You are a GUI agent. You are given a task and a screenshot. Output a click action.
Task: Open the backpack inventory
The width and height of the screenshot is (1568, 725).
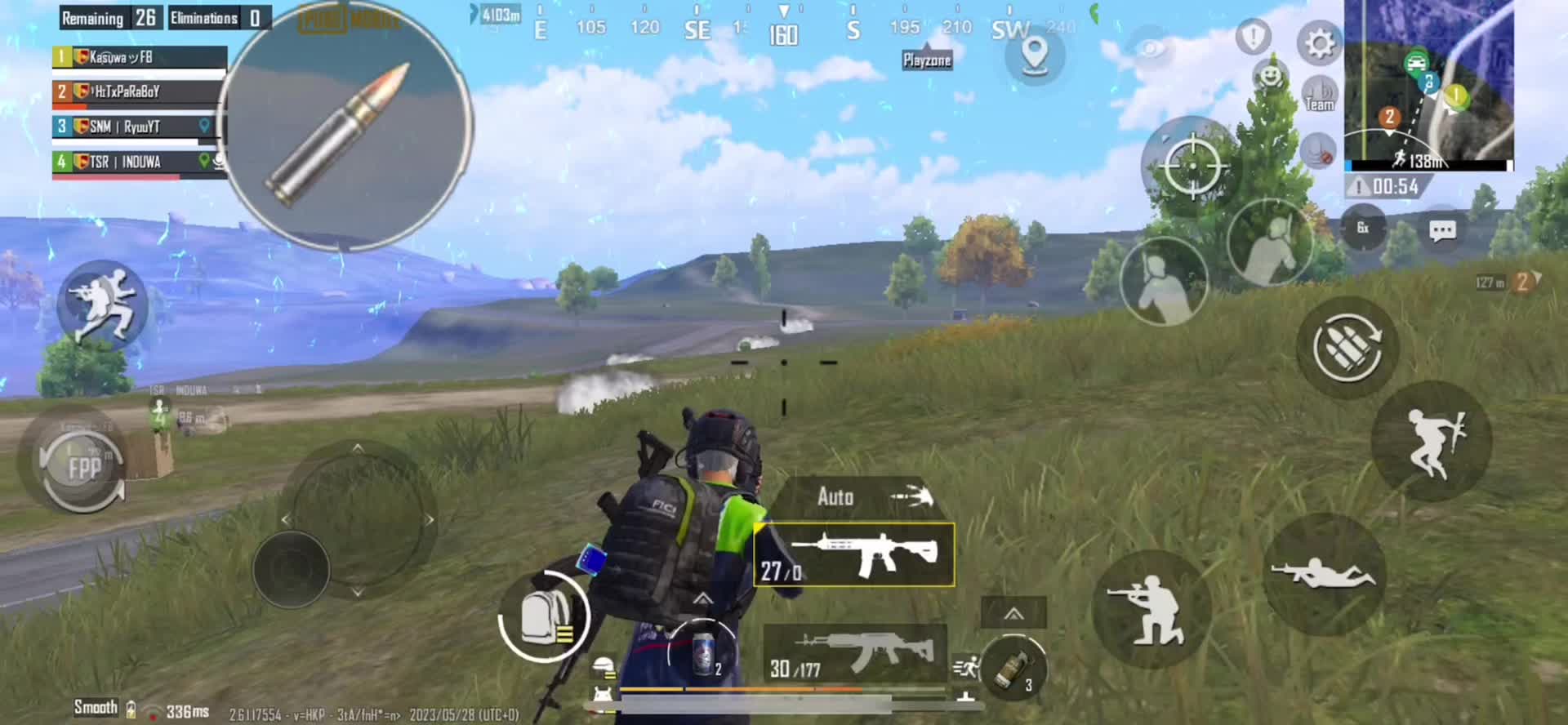click(x=544, y=616)
